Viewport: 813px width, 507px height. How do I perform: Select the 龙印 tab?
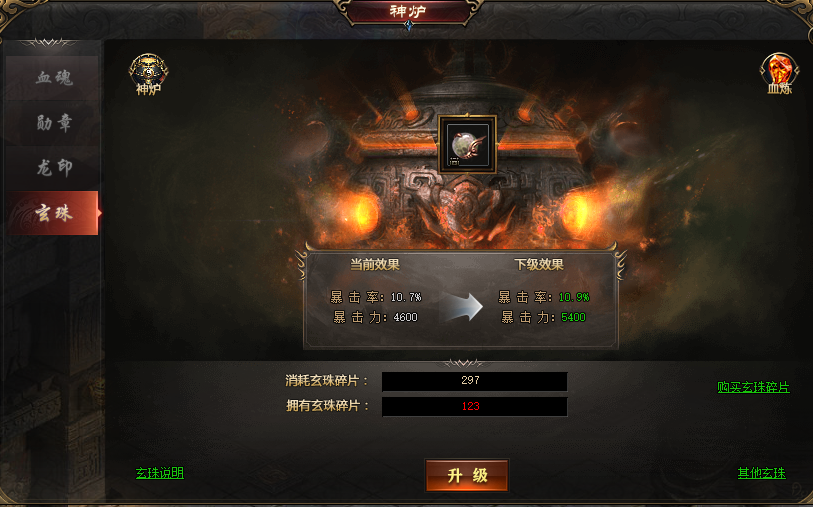pyautogui.click(x=53, y=168)
